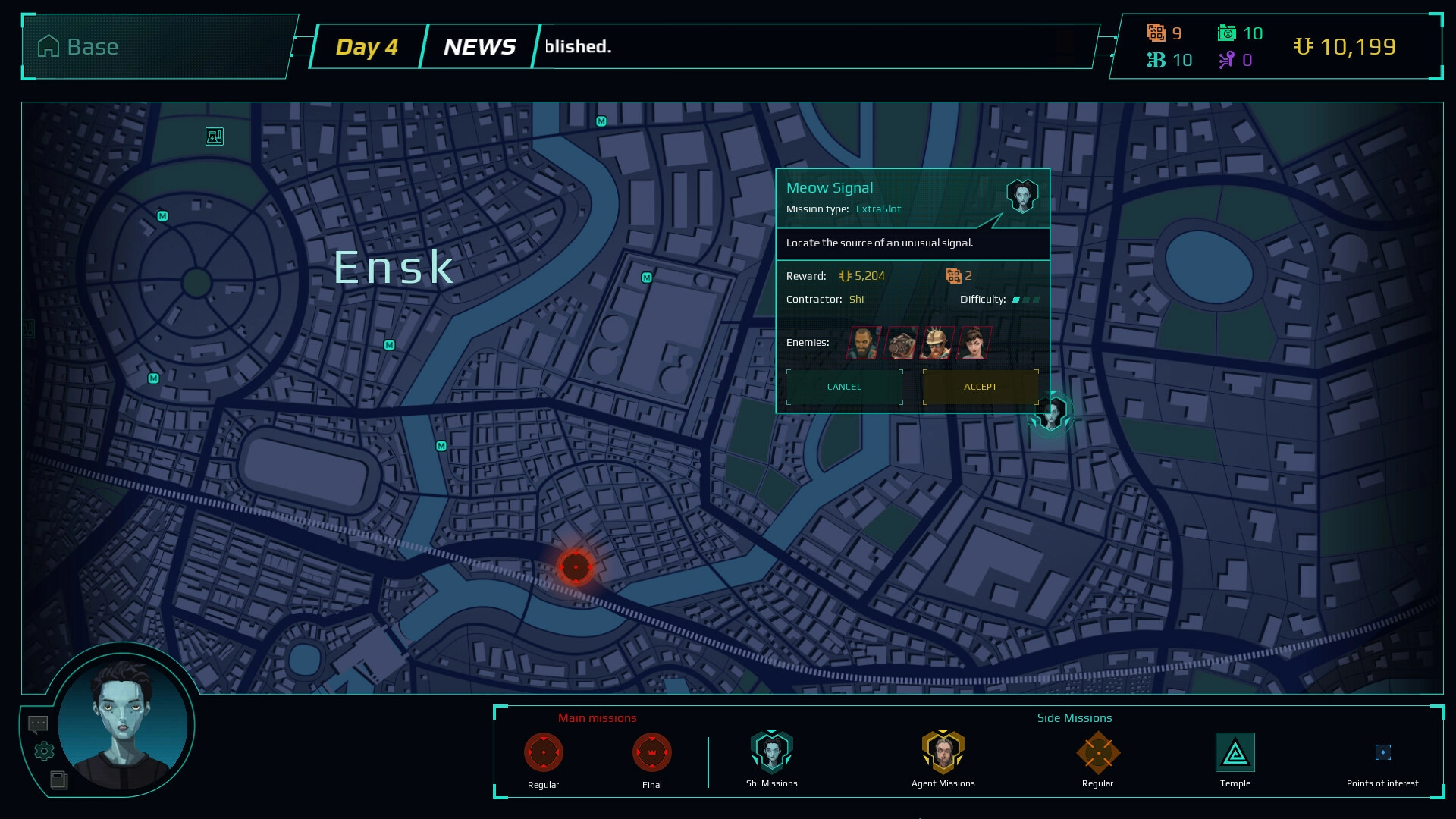1456x819 pixels.
Task: Inspect the hard-hat enemy portrait
Action: pos(937,343)
